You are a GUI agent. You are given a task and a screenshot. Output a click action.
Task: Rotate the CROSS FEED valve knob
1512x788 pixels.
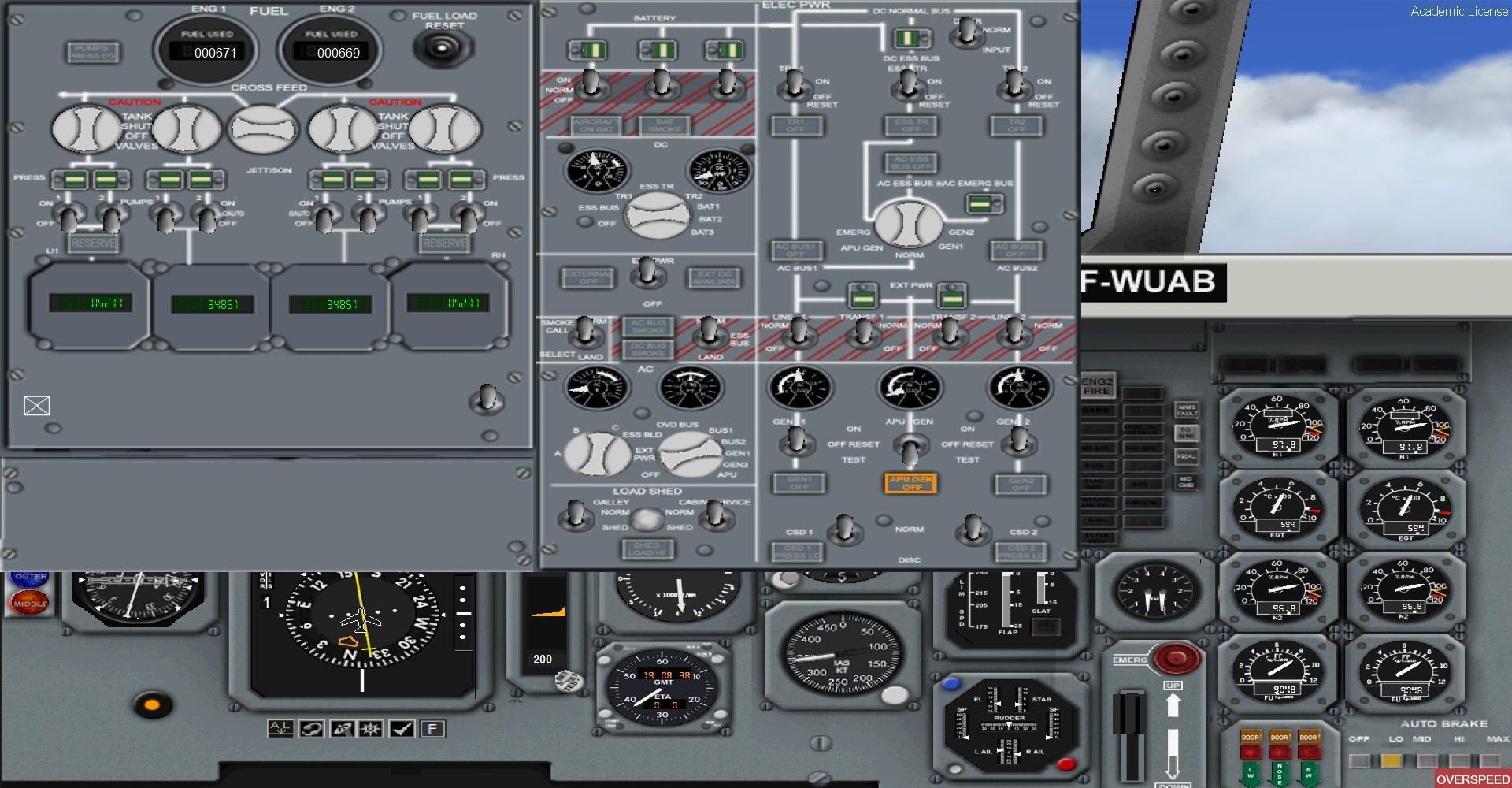click(264, 130)
